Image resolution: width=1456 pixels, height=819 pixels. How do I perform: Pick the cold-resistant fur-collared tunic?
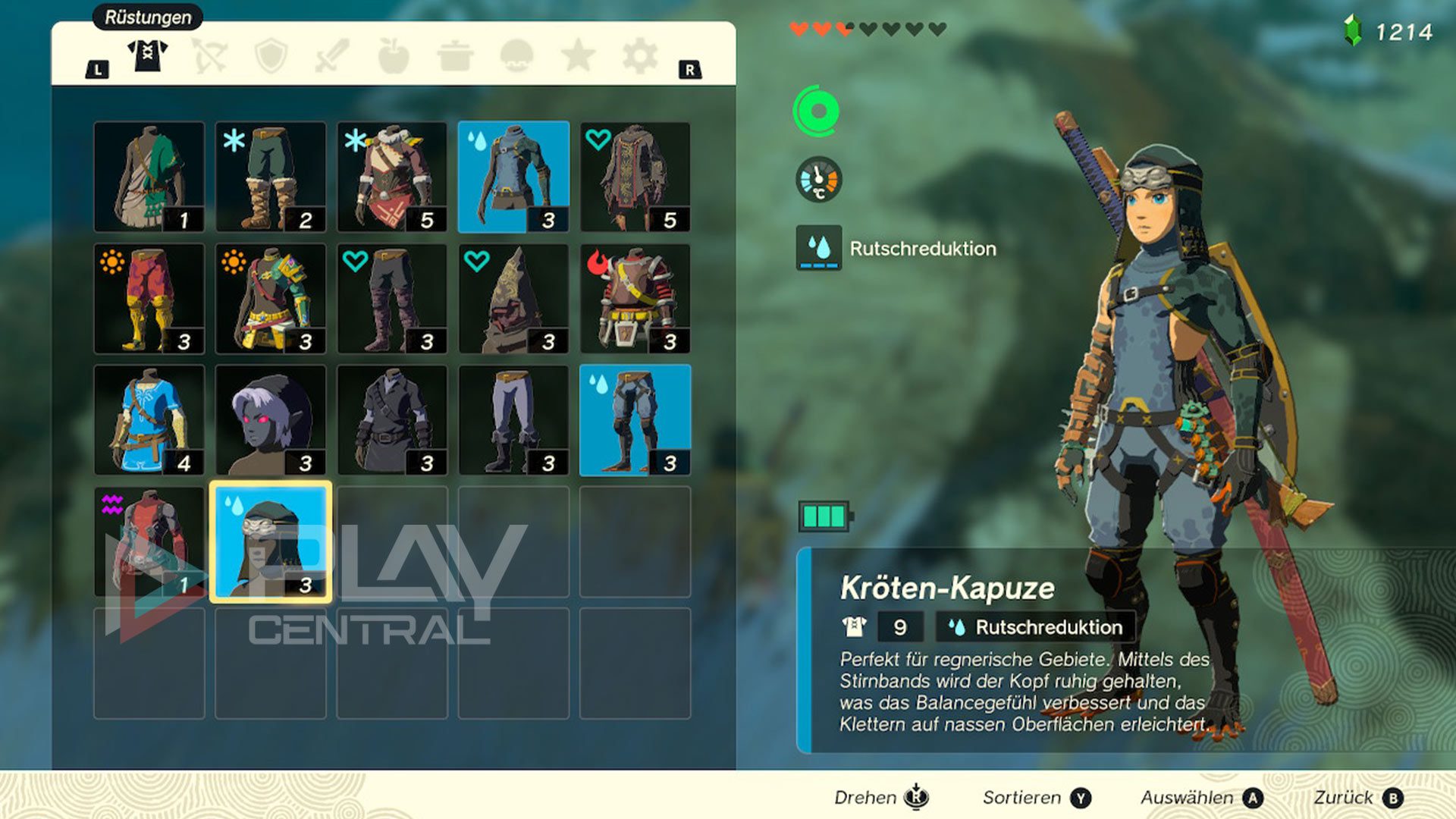[x=392, y=177]
